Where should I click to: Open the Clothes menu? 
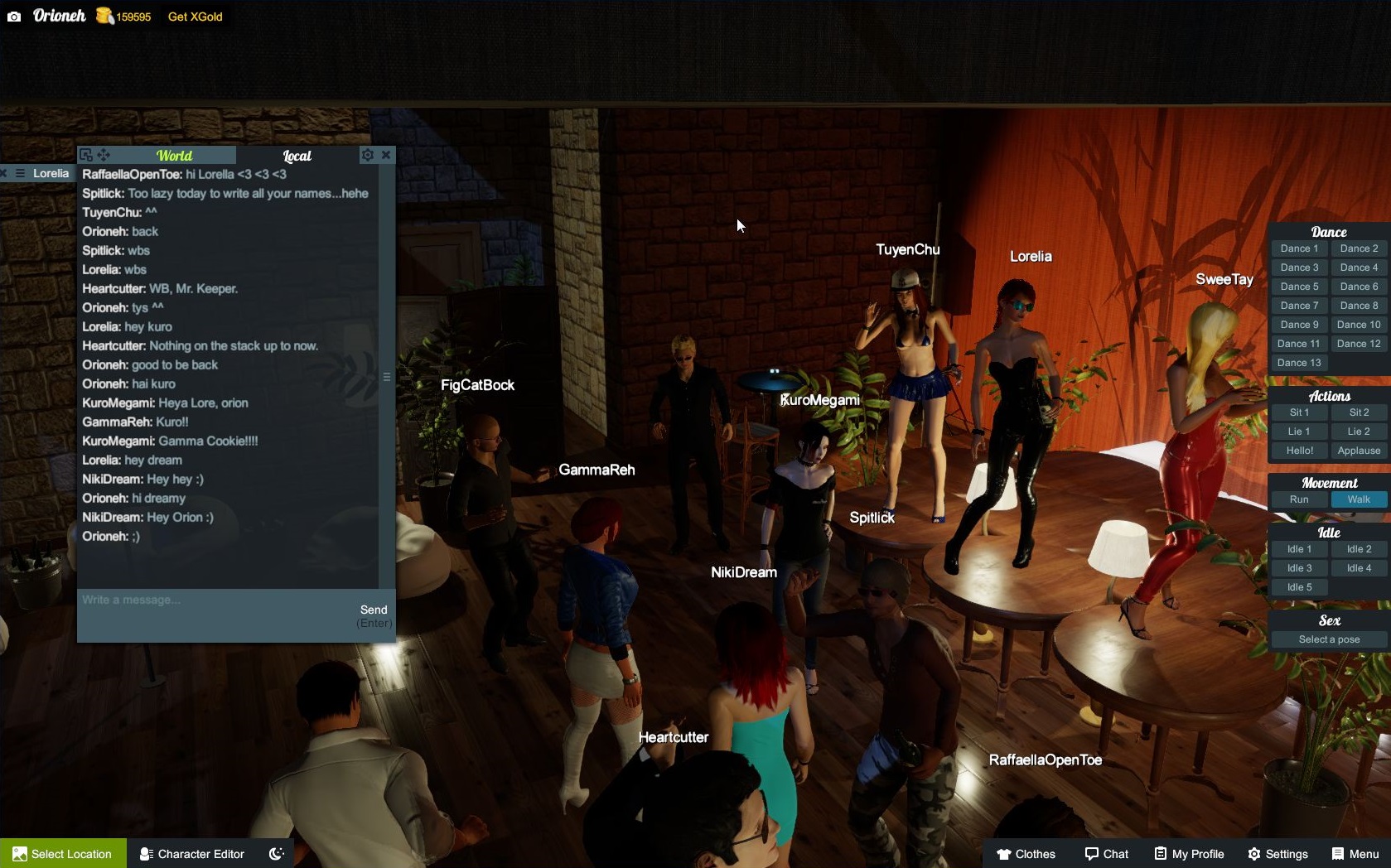[1026, 854]
